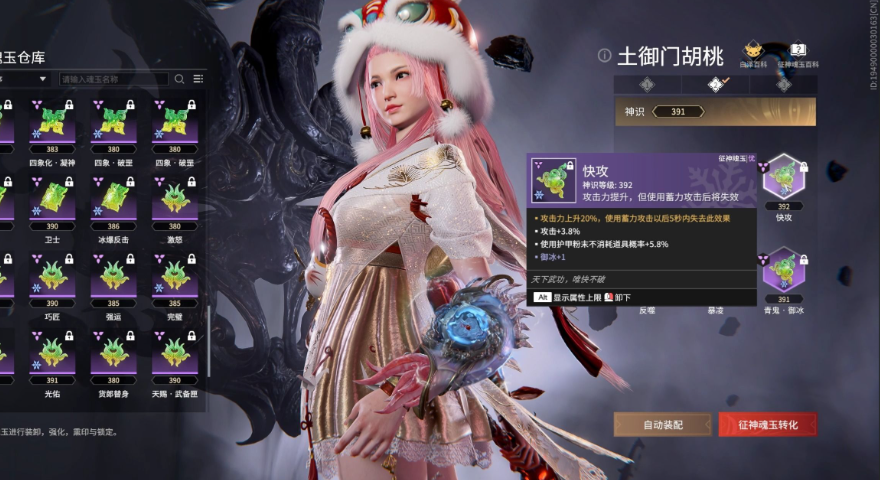Choose the 货郎替身 soul jade
The width and height of the screenshot is (880, 480).
[113, 354]
